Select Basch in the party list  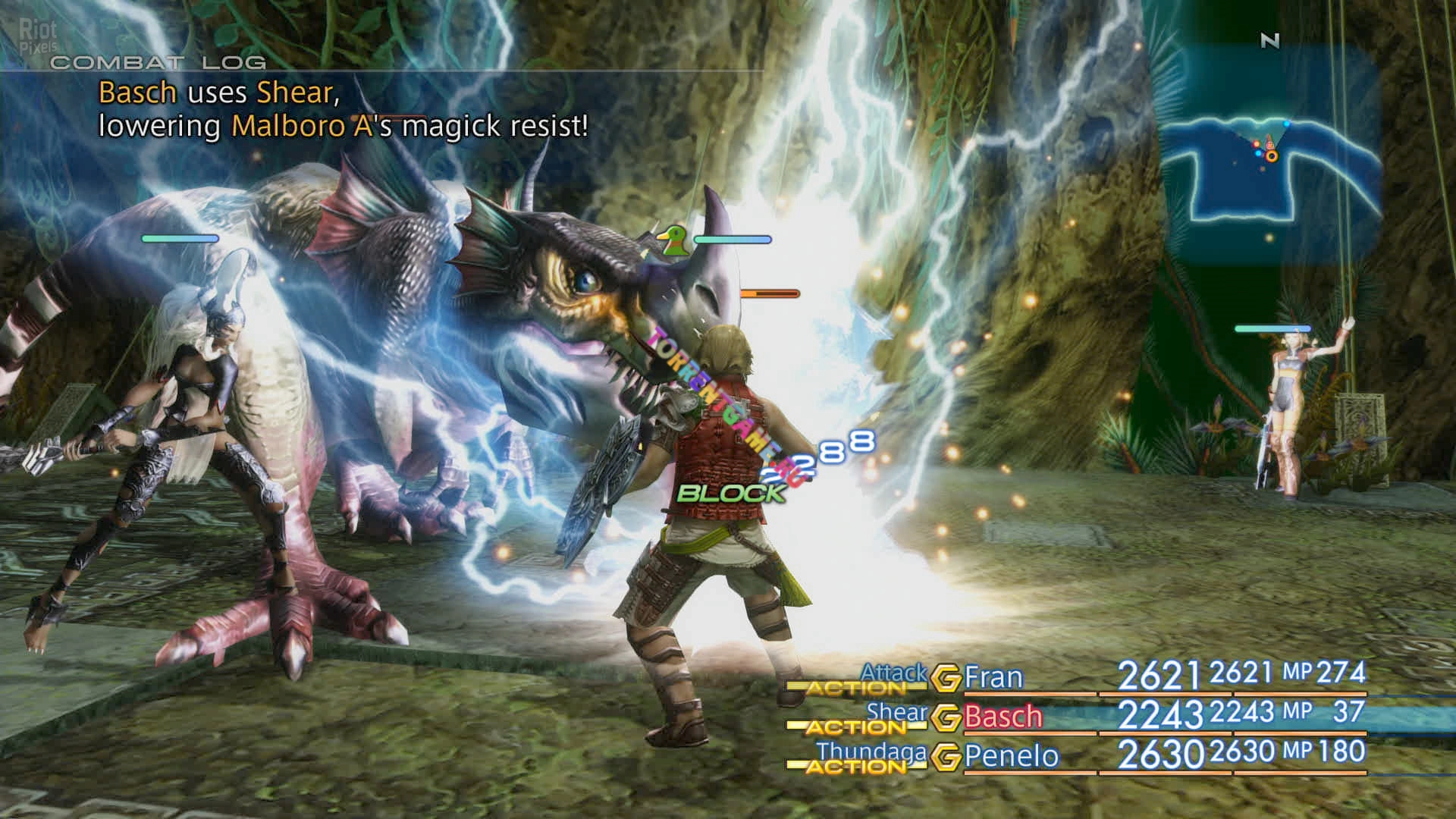[1003, 717]
